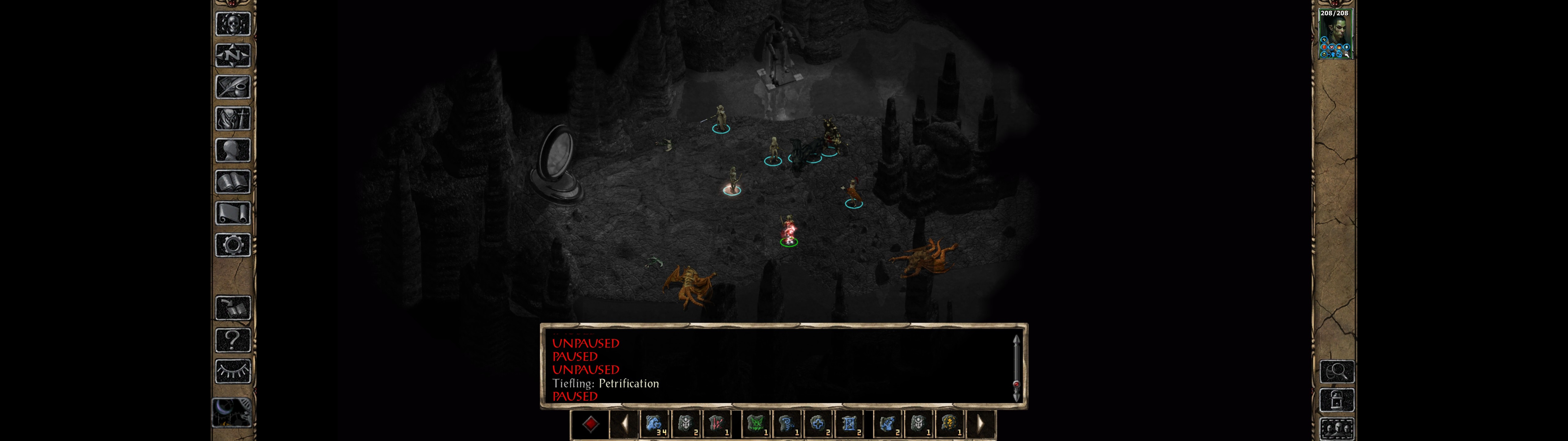The width and height of the screenshot is (1568, 441).
Task: Open the character record bust button
Action: click(233, 150)
